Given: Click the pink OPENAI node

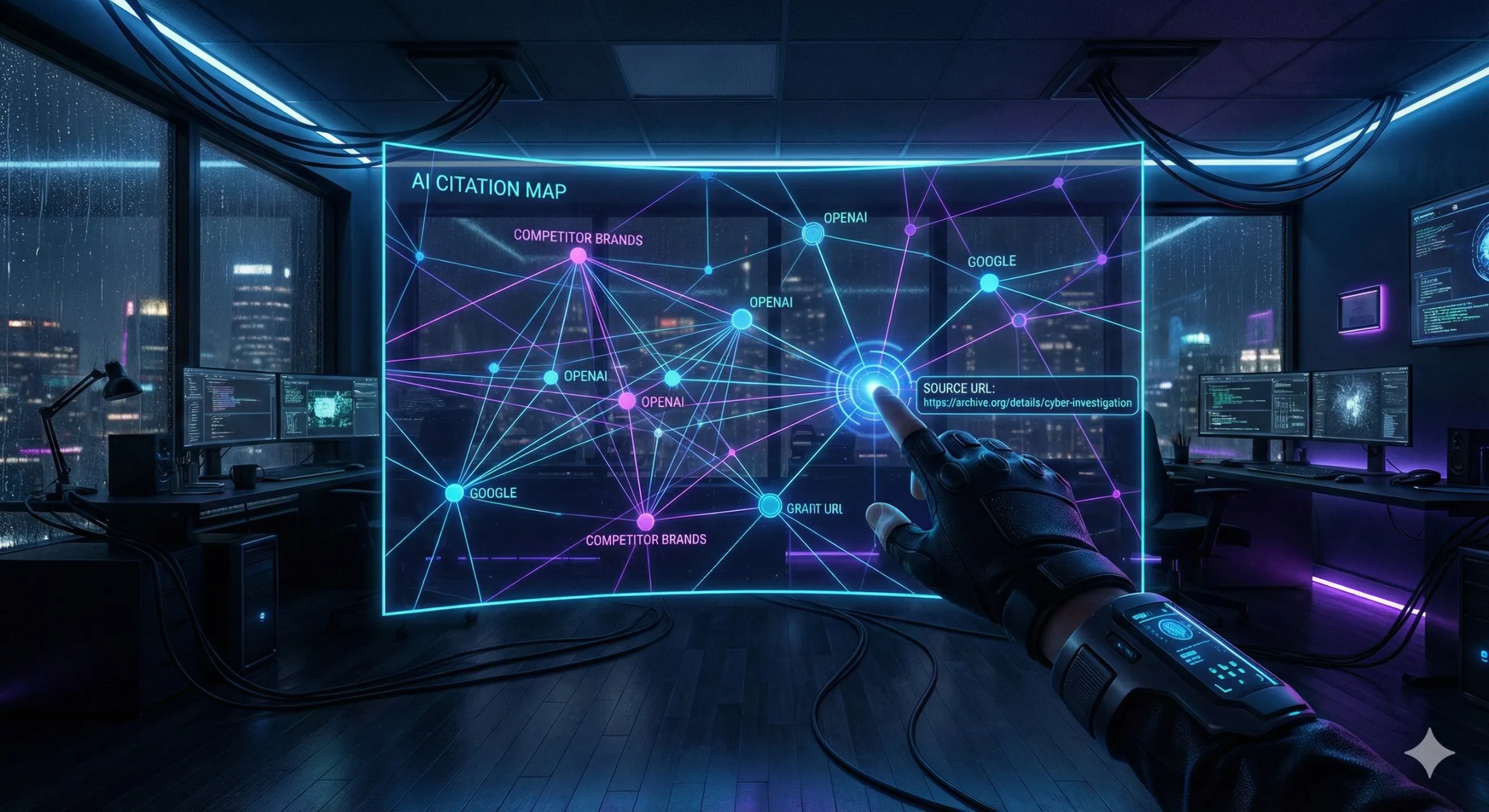Looking at the screenshot, I should [626, 400].
